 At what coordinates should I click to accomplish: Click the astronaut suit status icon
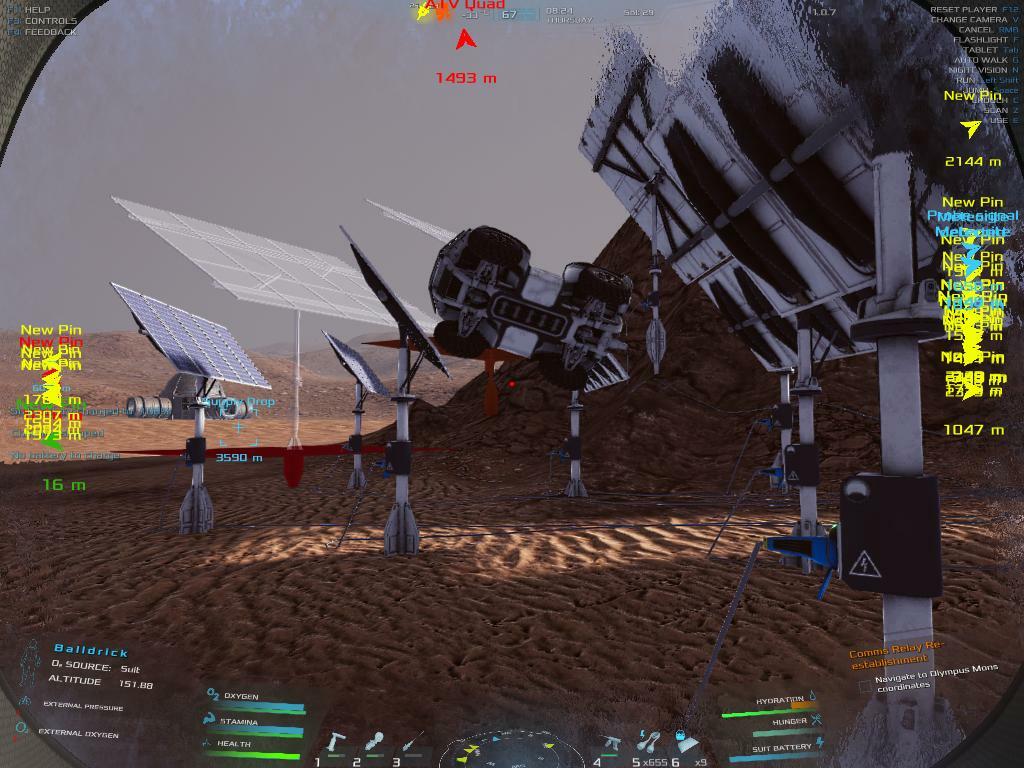click(x=30, y=662)
